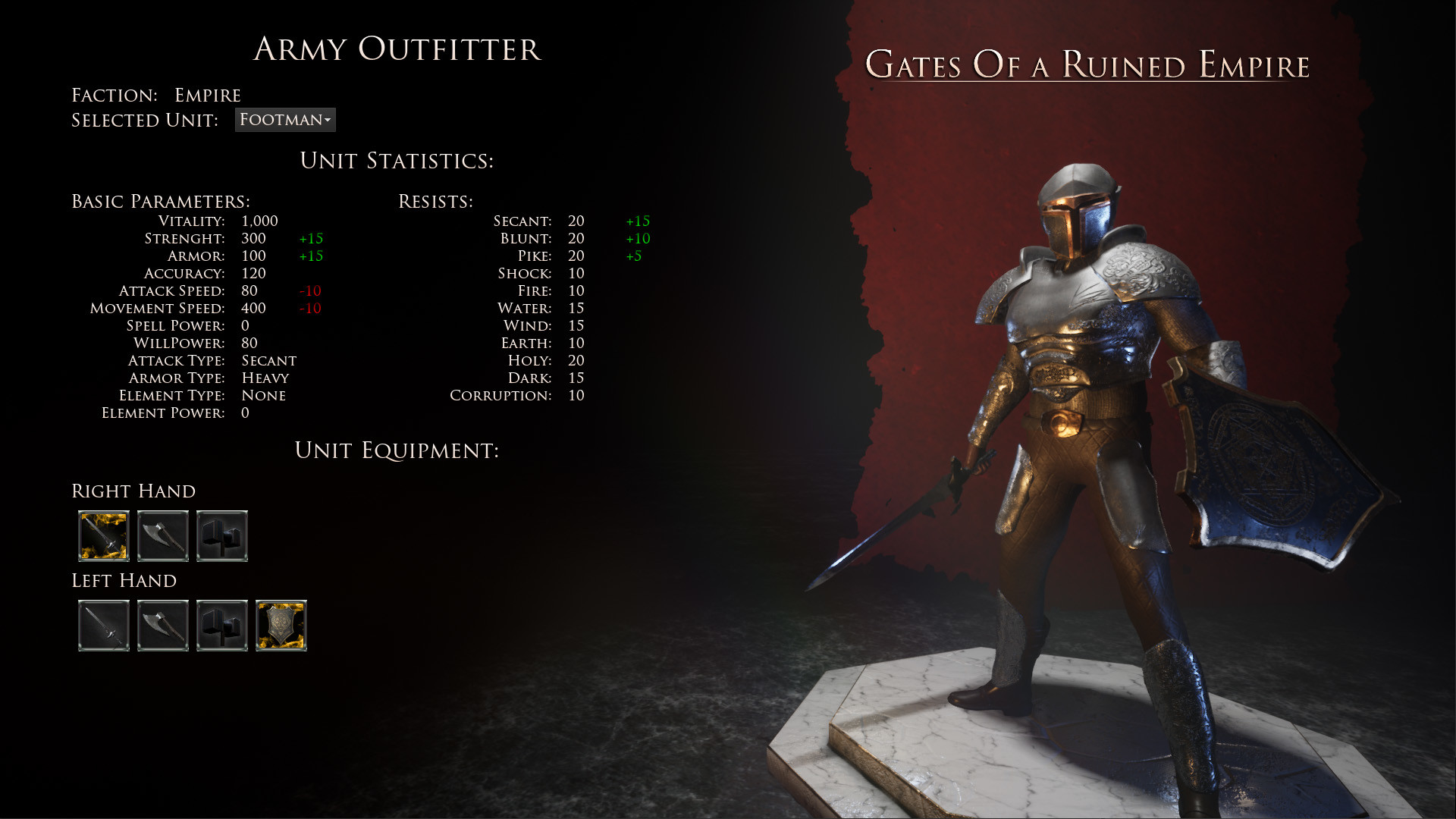Equip the axe in the right hand

click(x=163, y=537)
